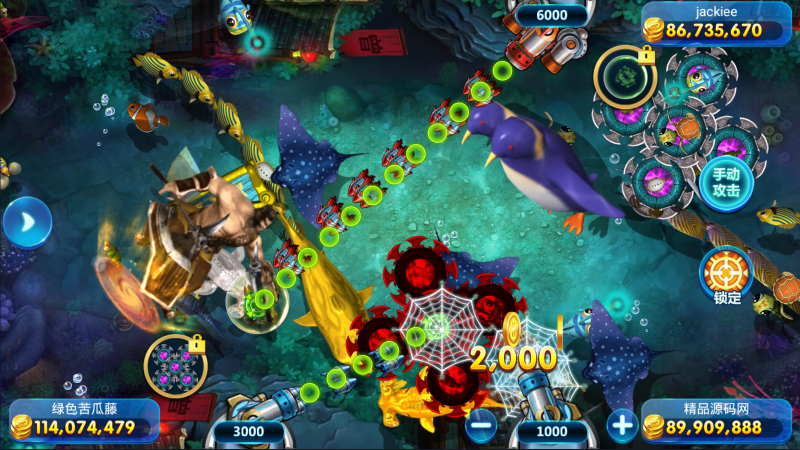This screenshot has width=800, height=450.
Task: Activate the 锁定 lock target button
Action: (x=726, y=272)
